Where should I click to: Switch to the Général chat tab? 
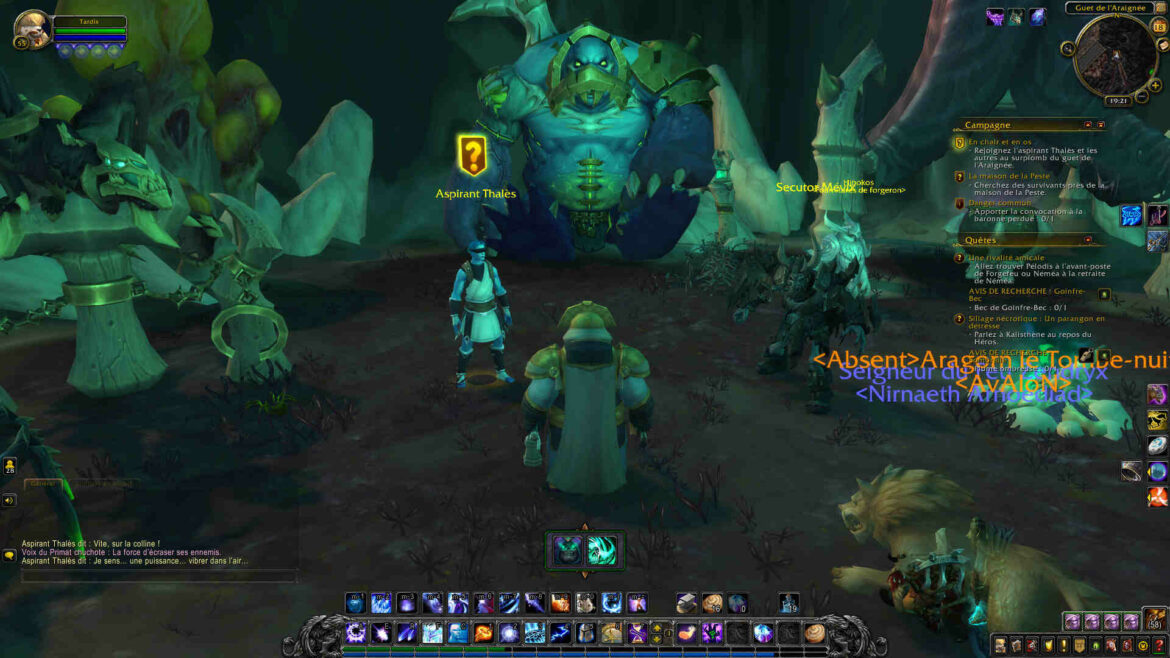(x=43, y=483)
